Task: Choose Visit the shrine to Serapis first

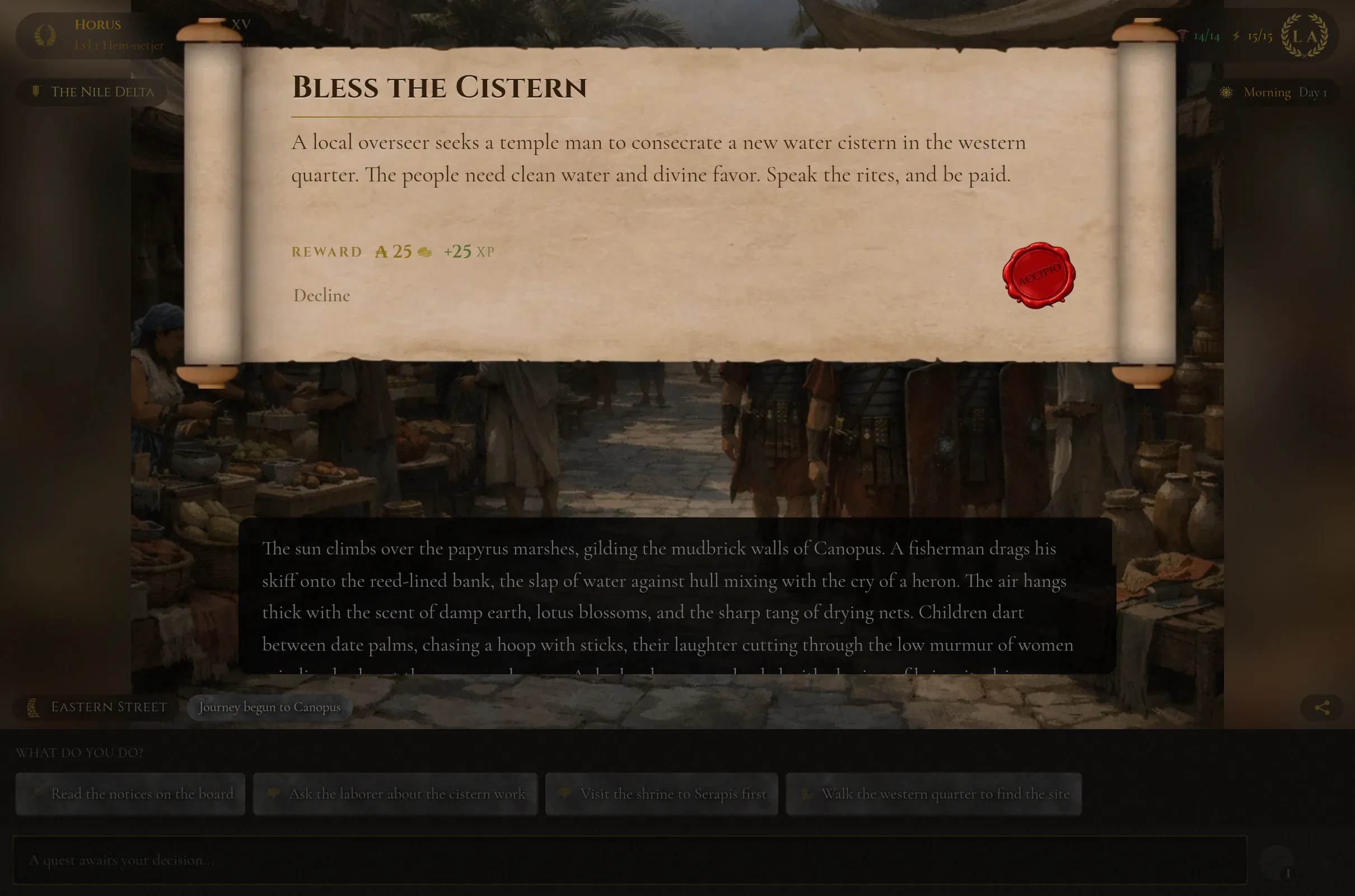Action: (x=661, y=794)
